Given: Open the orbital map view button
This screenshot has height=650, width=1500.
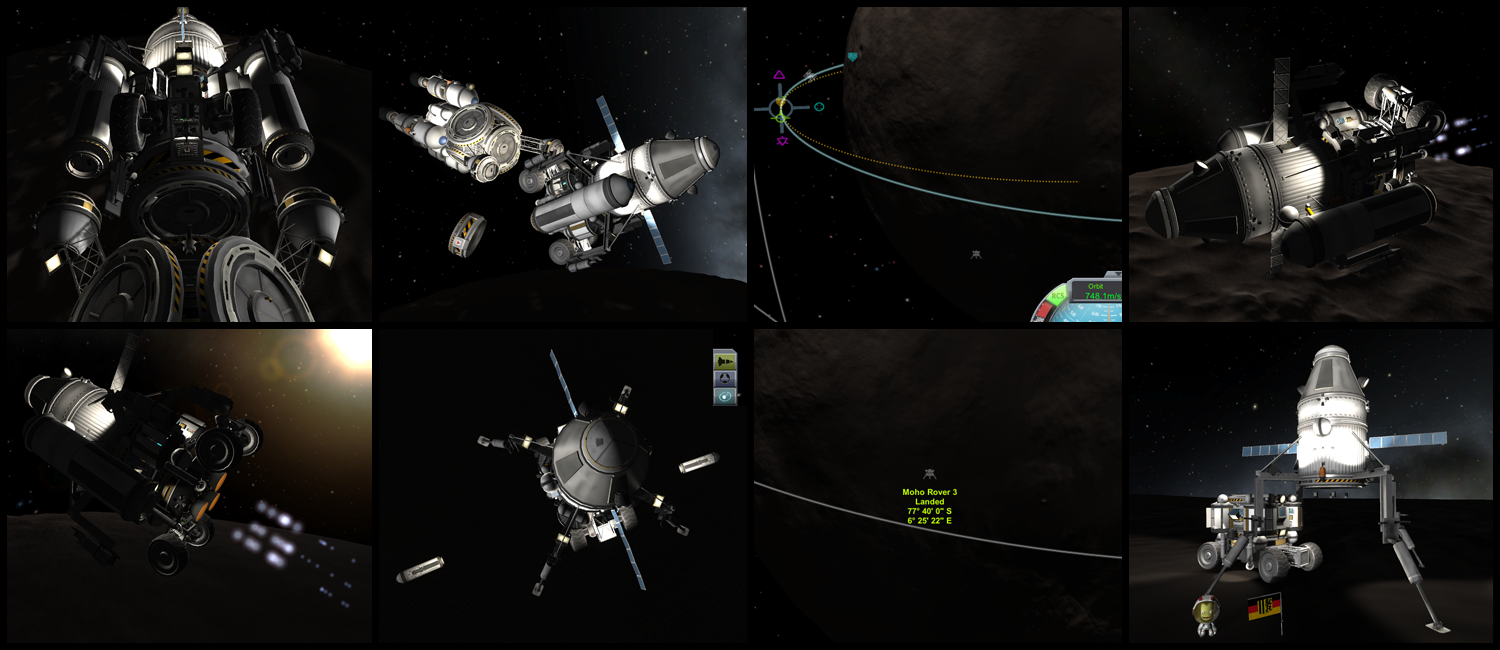Looking at the screenshot, I should (x=725, y=396).
